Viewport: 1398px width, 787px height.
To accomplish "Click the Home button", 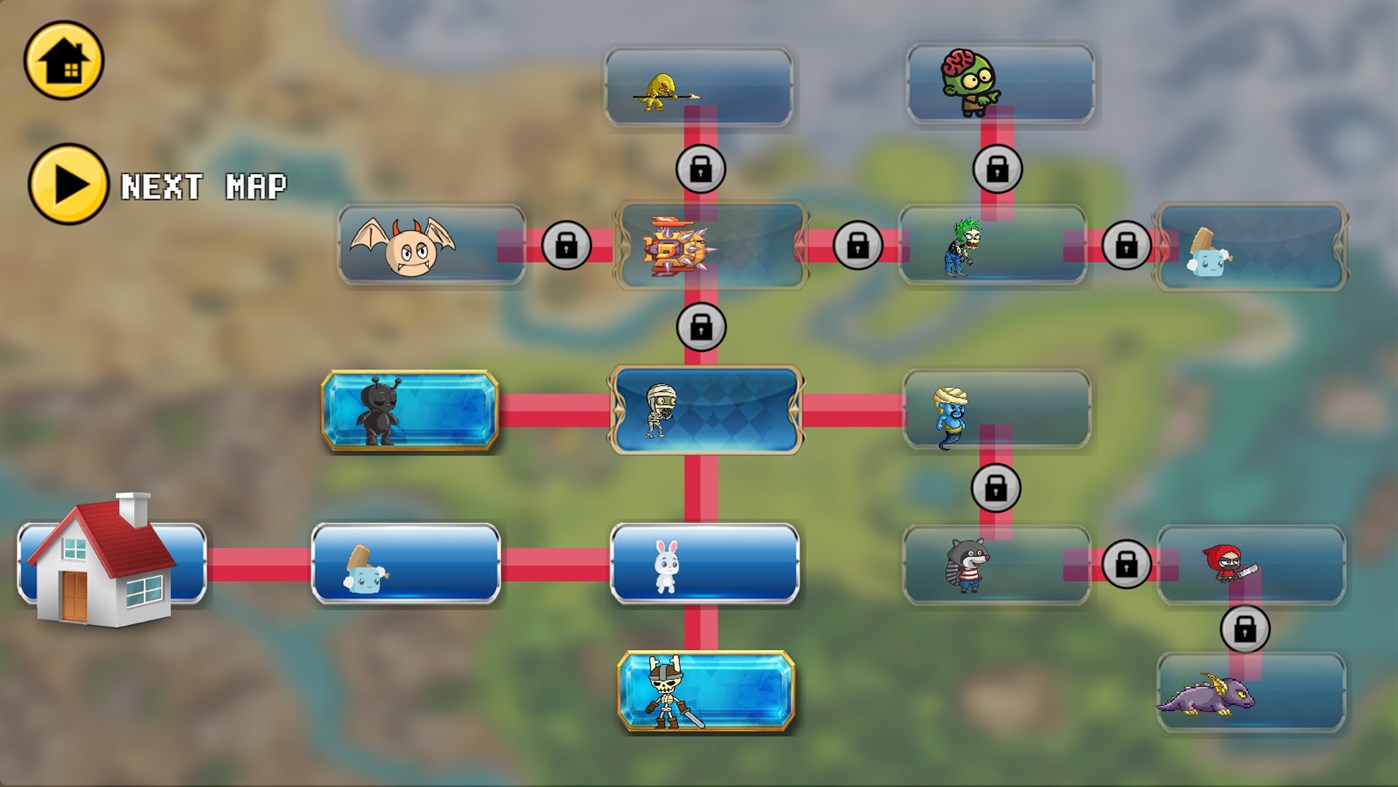I will [x=63, y=60].
